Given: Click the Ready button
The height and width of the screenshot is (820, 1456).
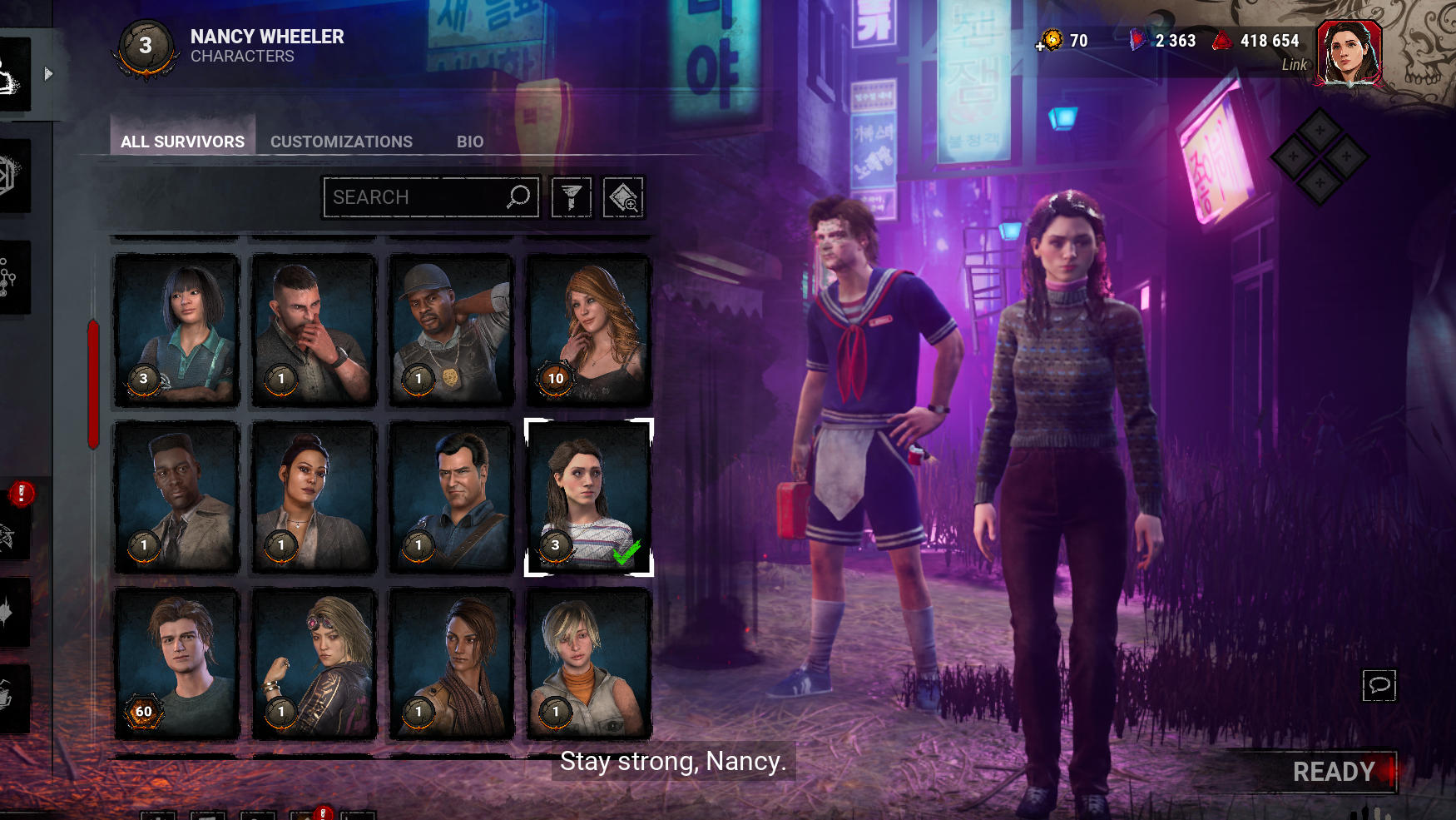Looking at the screenshot, I should click(x=1334, y=772).
